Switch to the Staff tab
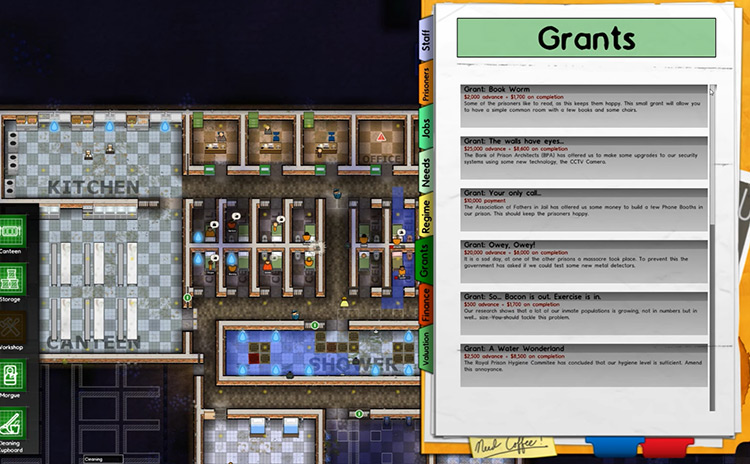Screen dimensions: 750x464 pyautogui.click(x=428, y=41)
